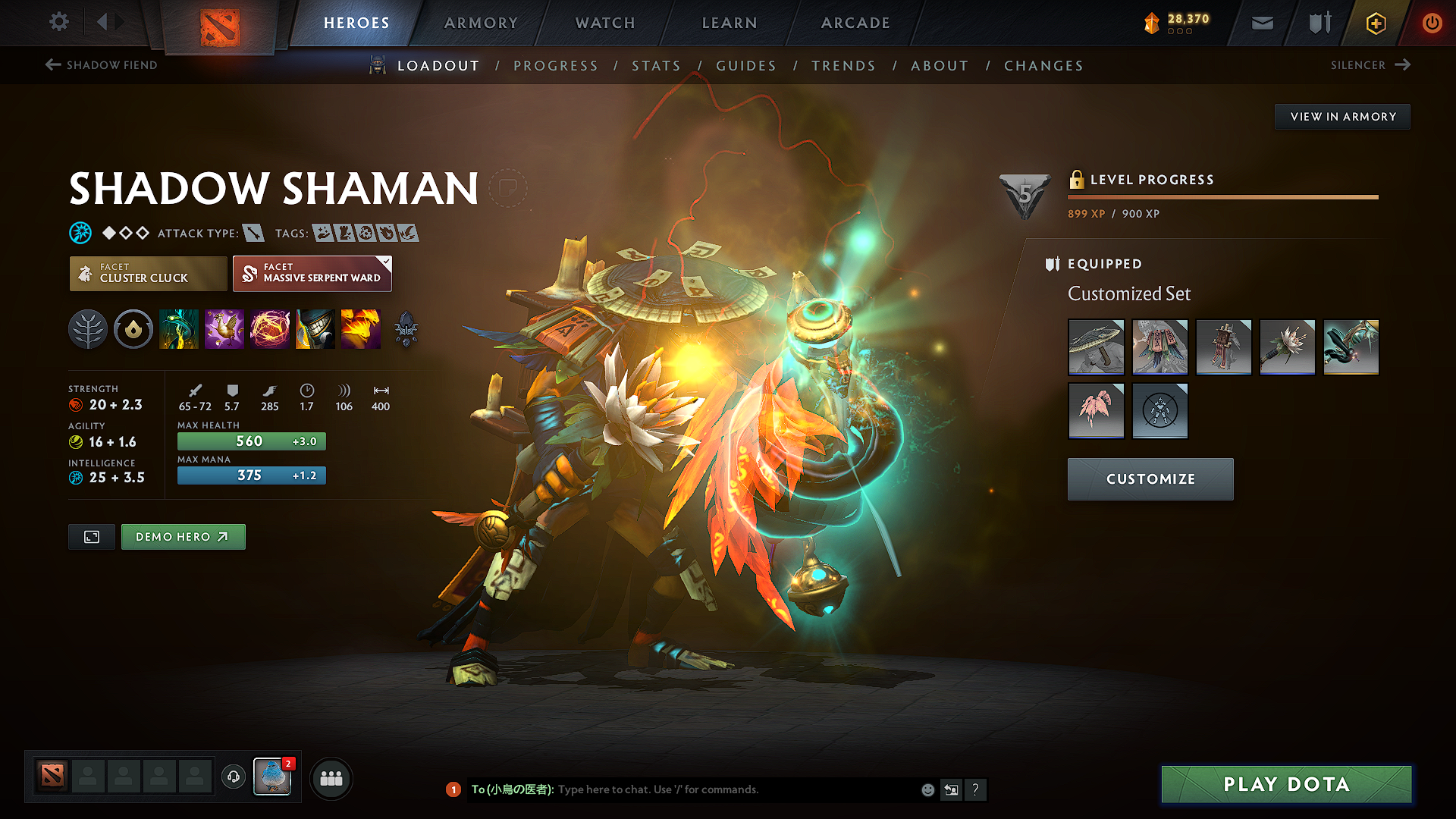
Task: Click the innate ability droplet icon
Action: click(x=133, y=329)
